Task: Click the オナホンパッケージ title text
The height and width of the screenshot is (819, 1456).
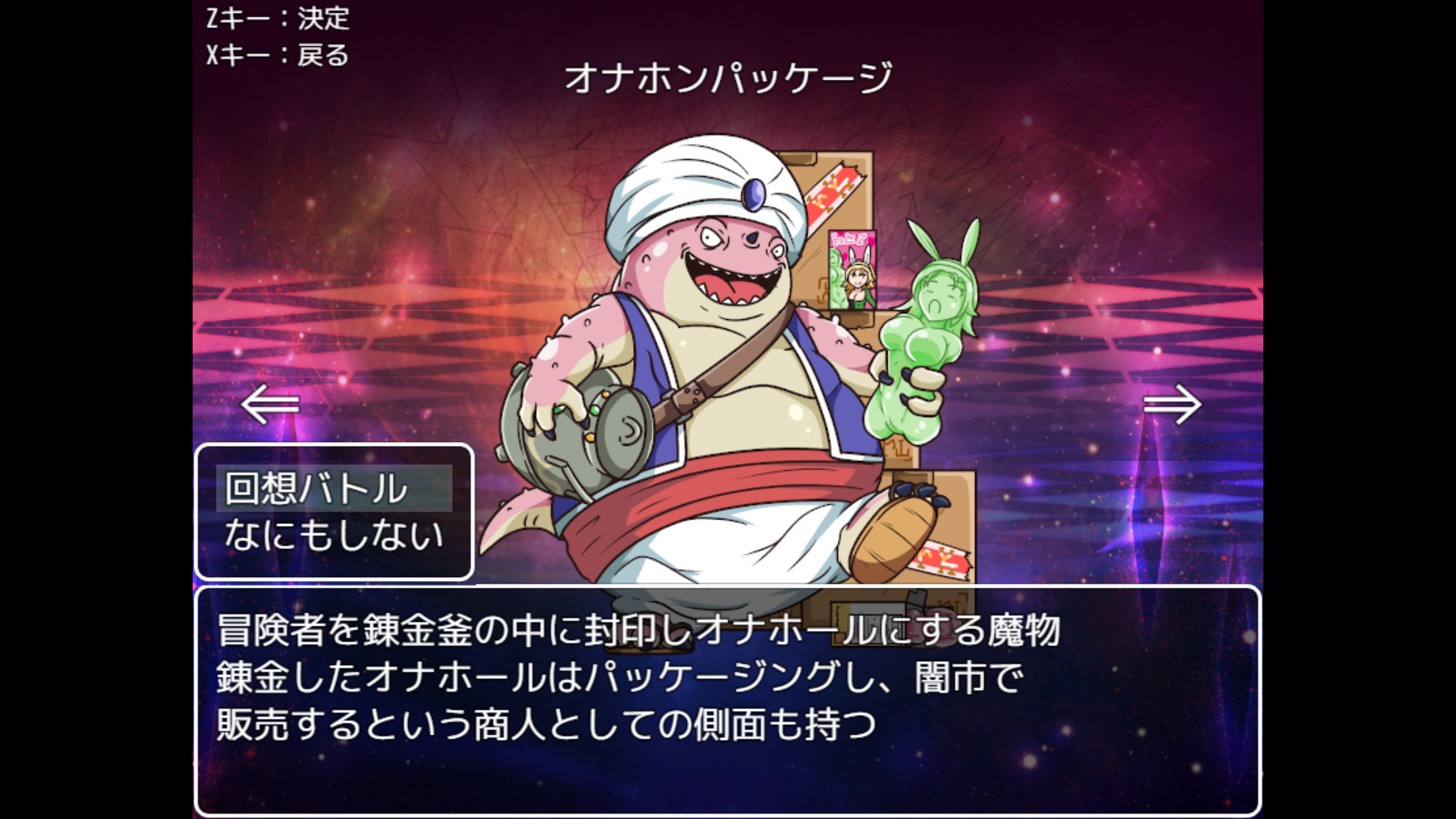Action: click(x=728, y=78)
